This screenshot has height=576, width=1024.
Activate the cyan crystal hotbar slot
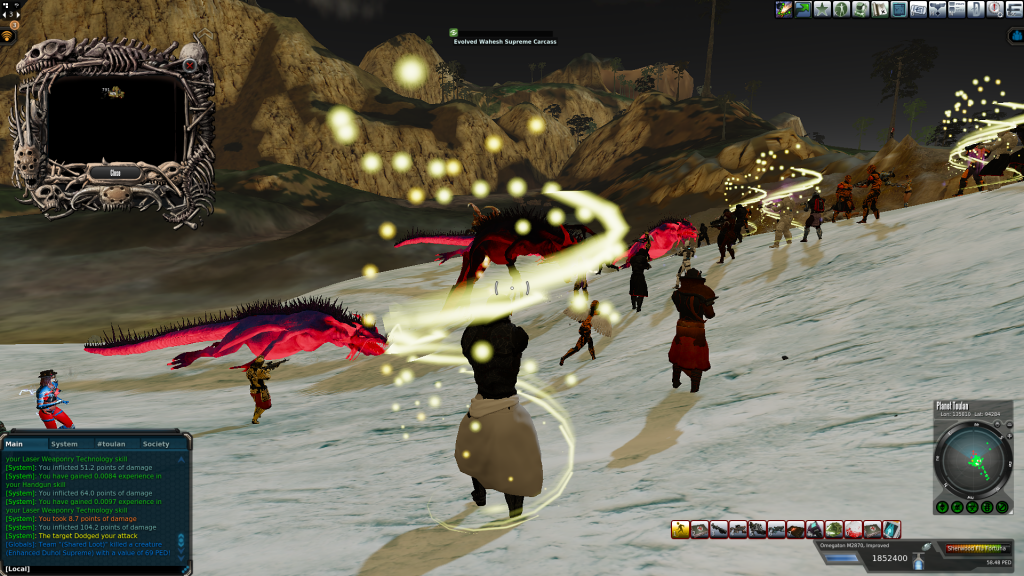[891, 529]
